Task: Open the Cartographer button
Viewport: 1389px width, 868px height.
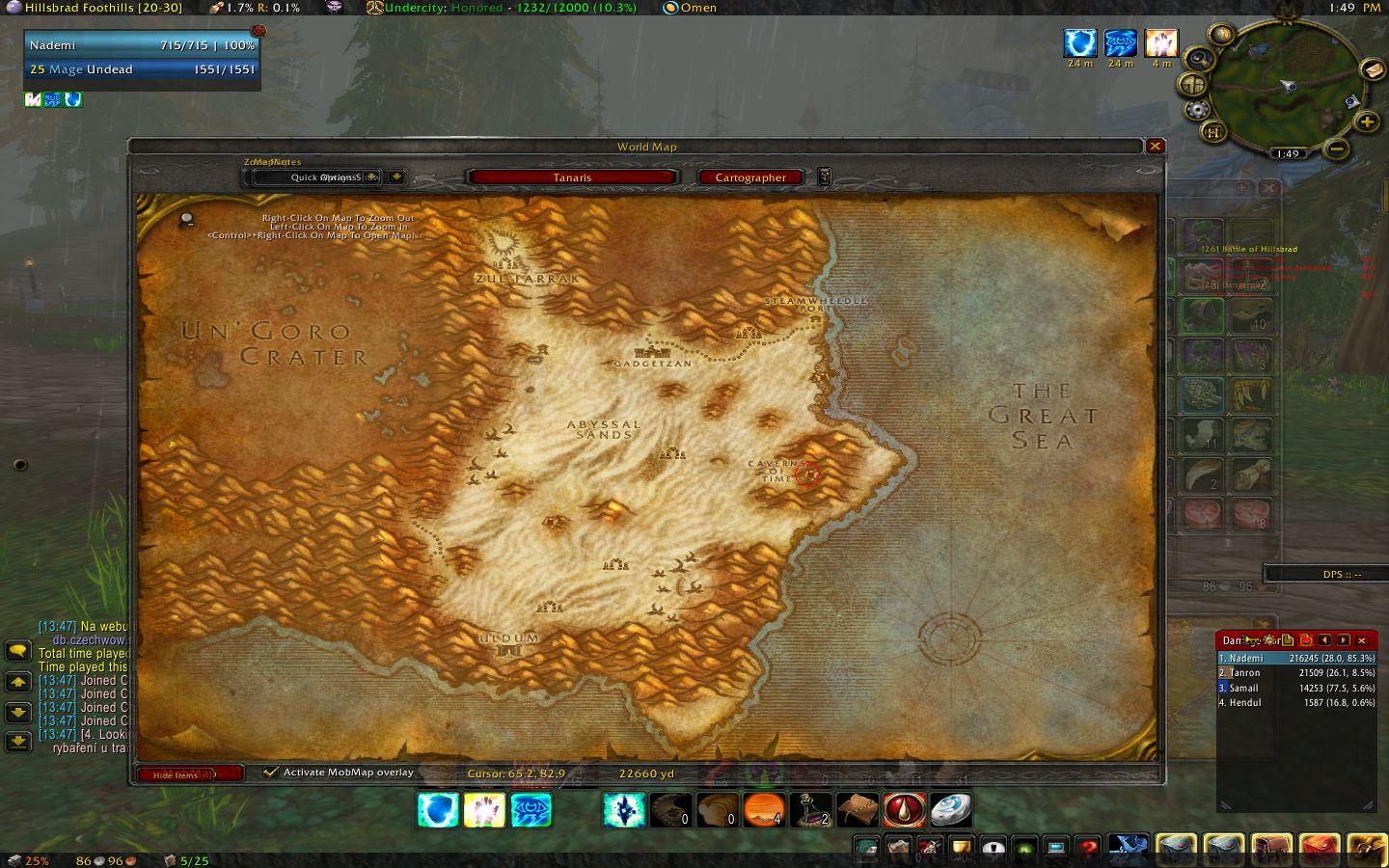Action: (750, 177)
